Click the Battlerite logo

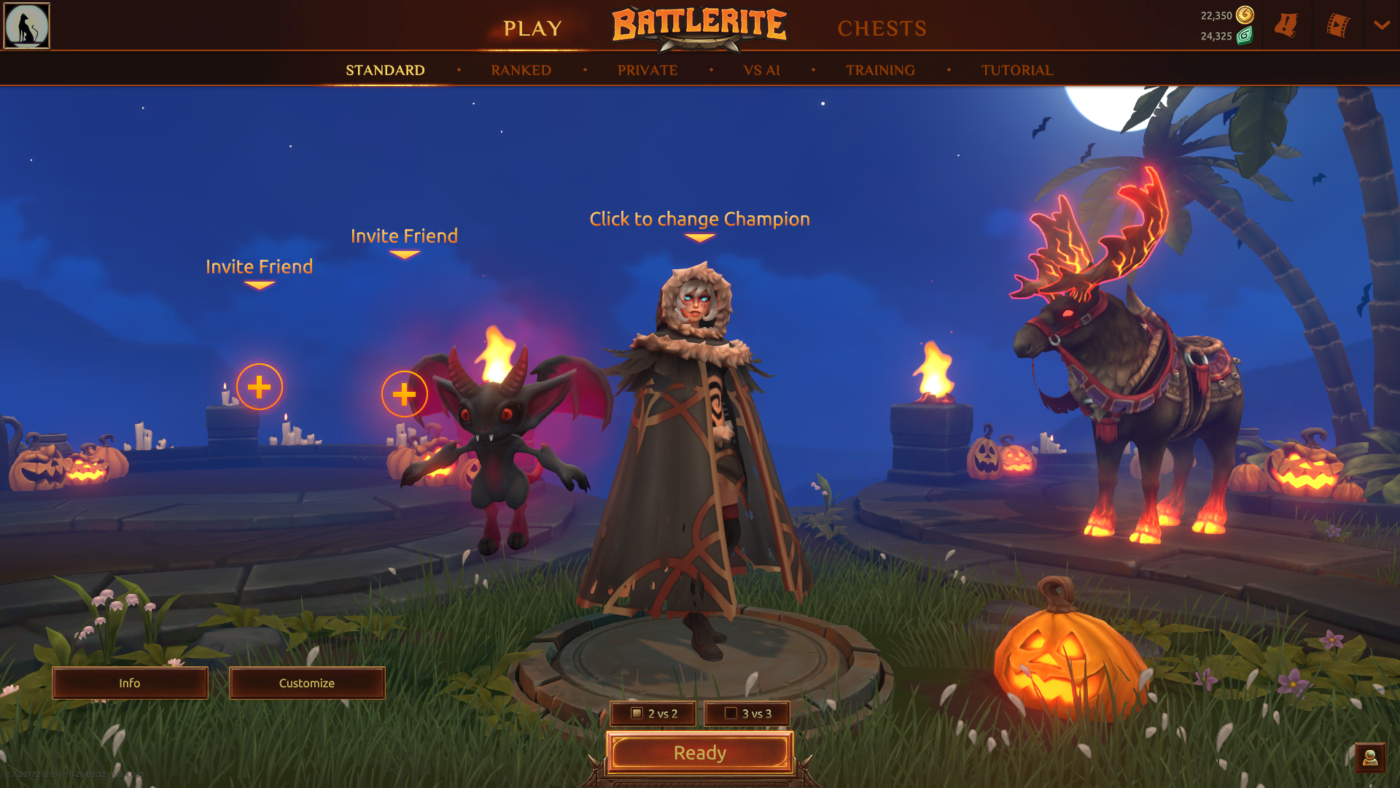pyautogui.click(x=698, y=27)
